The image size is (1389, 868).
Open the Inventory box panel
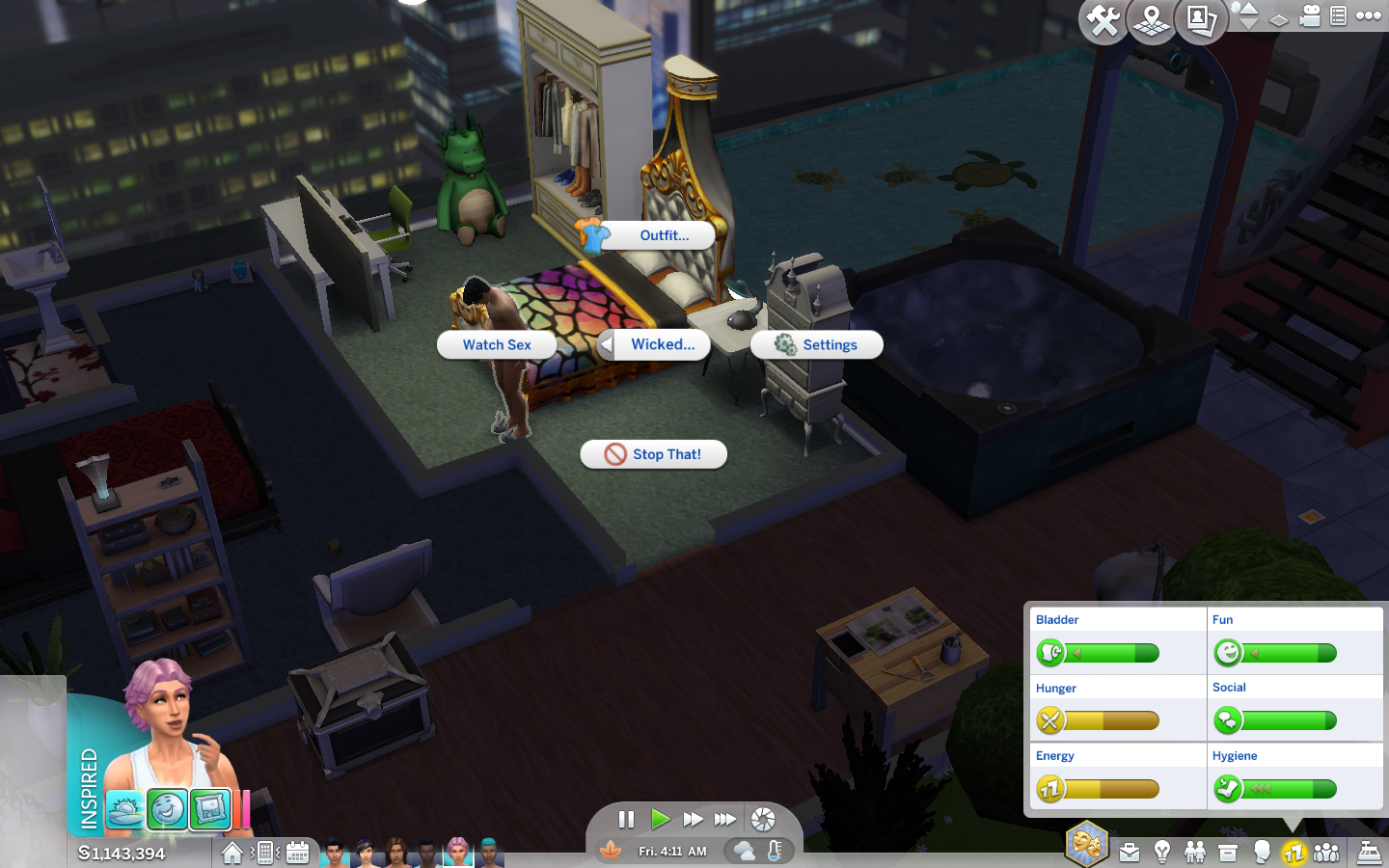[1228, 853]
